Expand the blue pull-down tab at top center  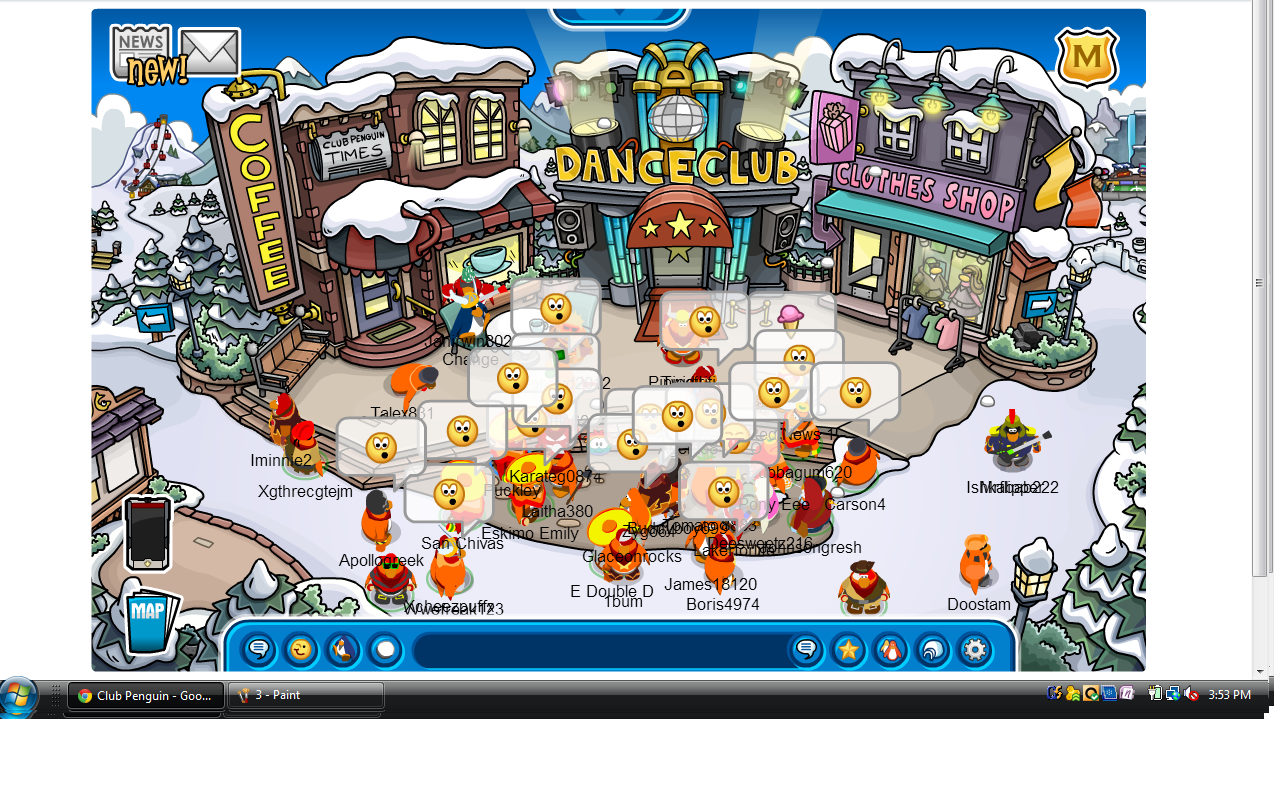(619, 15)
